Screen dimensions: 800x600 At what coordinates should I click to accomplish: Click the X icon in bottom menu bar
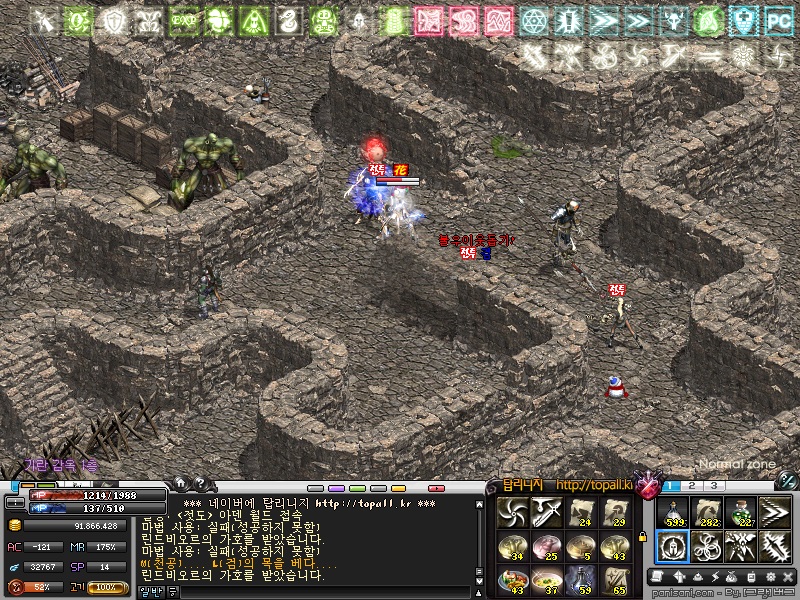pos(786,577)
